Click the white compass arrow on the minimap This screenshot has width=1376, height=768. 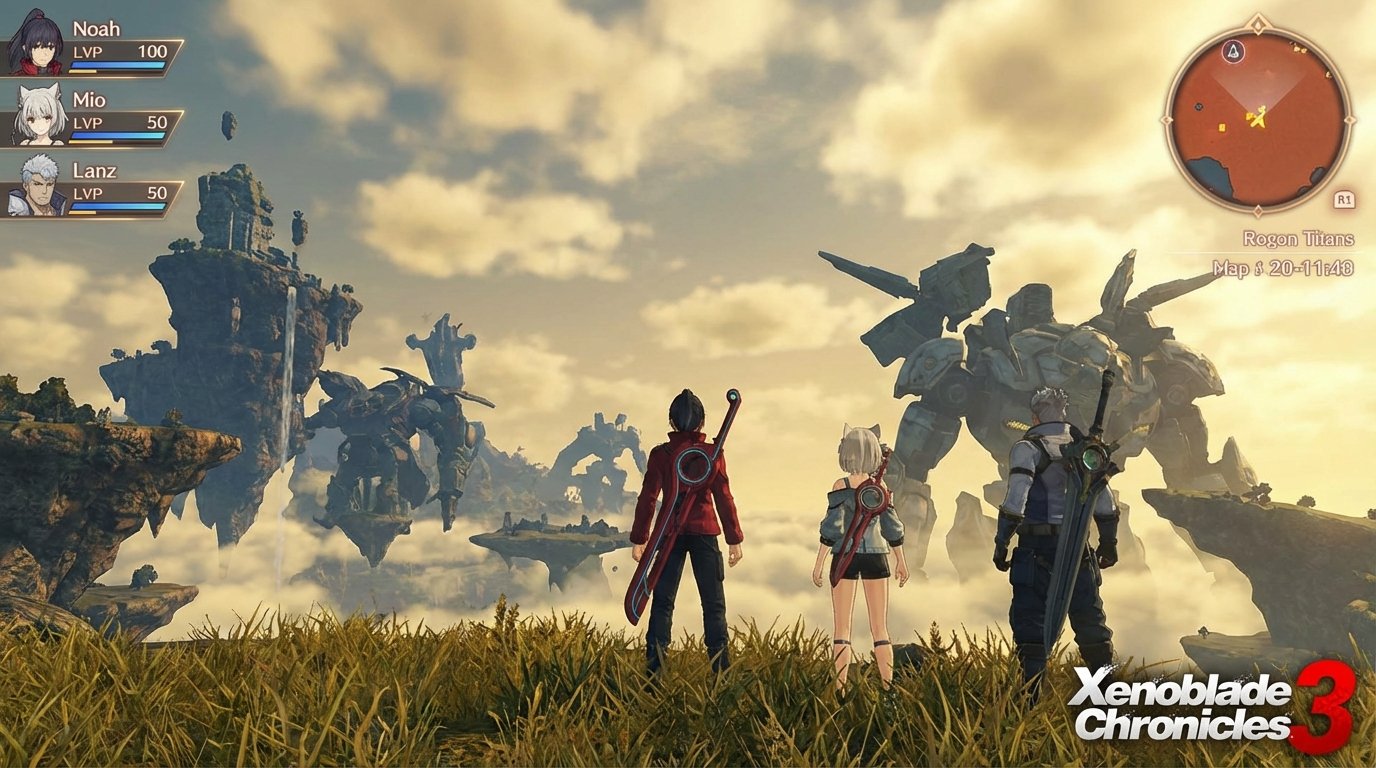(1234, 52)
